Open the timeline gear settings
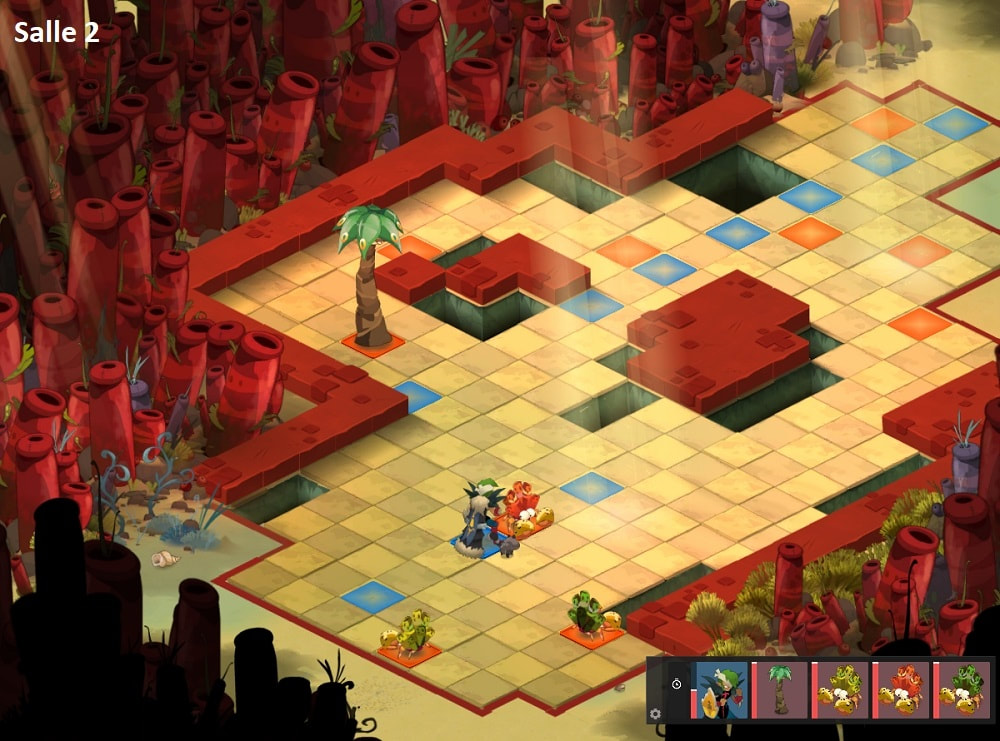Viewport: 1000px width, 741px height. point(656,714)
